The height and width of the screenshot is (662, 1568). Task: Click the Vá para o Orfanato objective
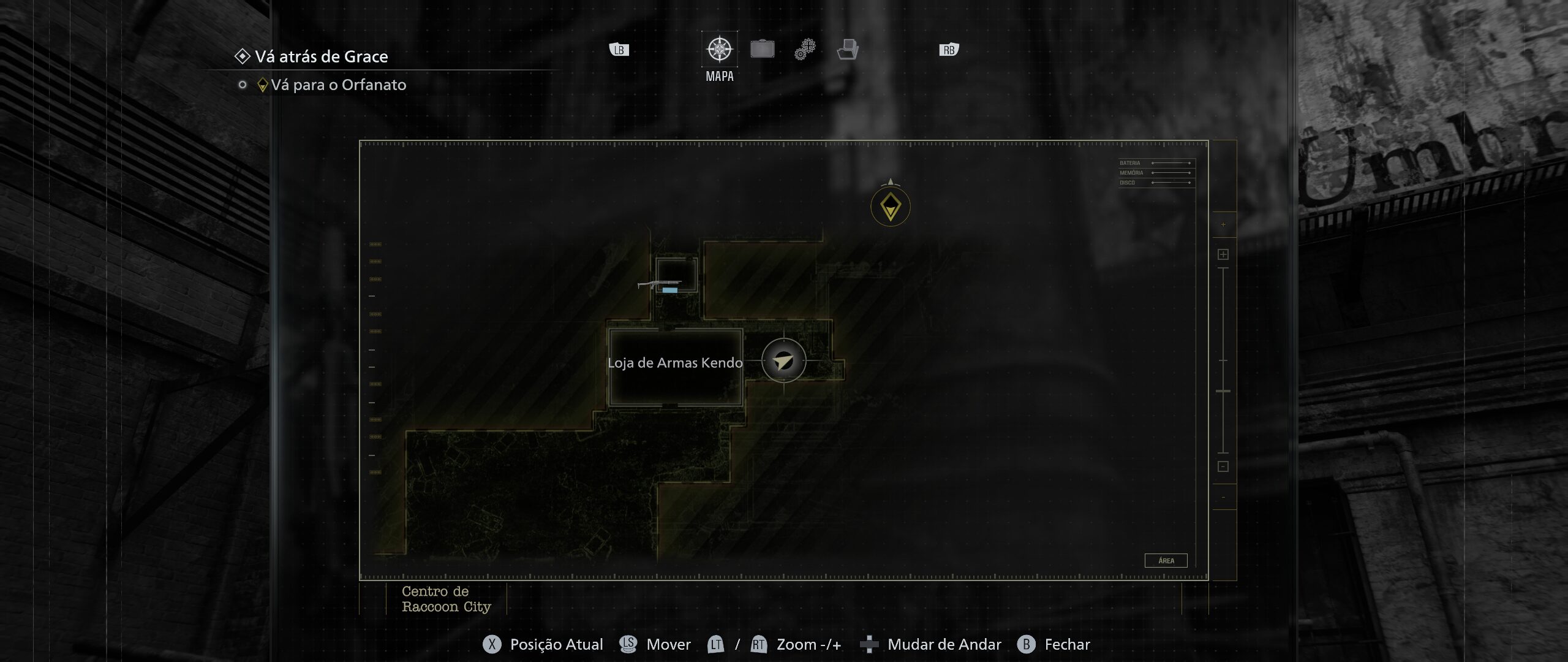pyautogui.click(x=338, y=85)
